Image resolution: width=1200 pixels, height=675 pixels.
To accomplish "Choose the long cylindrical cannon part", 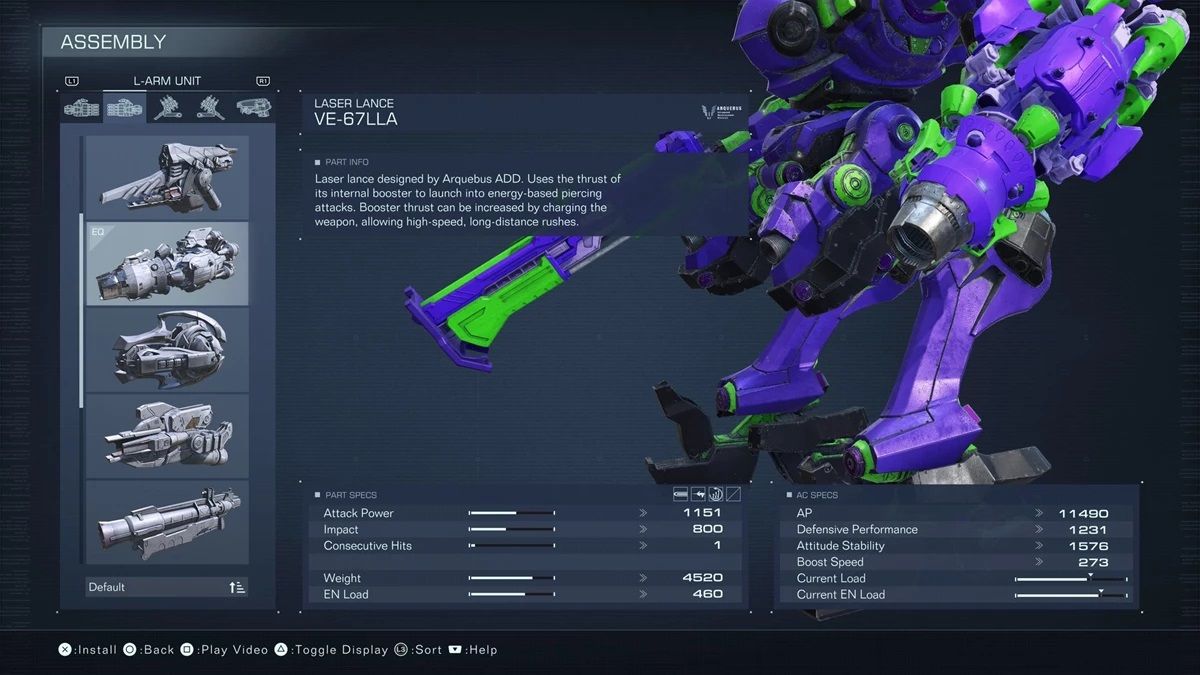I will pos(167,521).
